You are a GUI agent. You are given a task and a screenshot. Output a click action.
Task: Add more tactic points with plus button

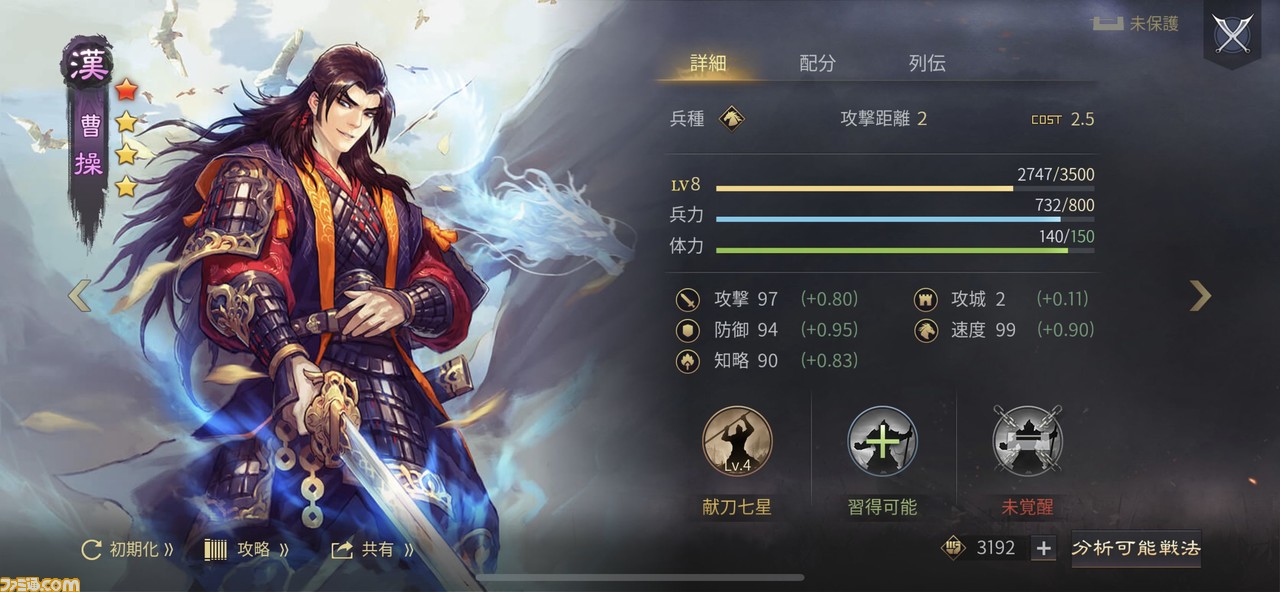[1043, 548]
